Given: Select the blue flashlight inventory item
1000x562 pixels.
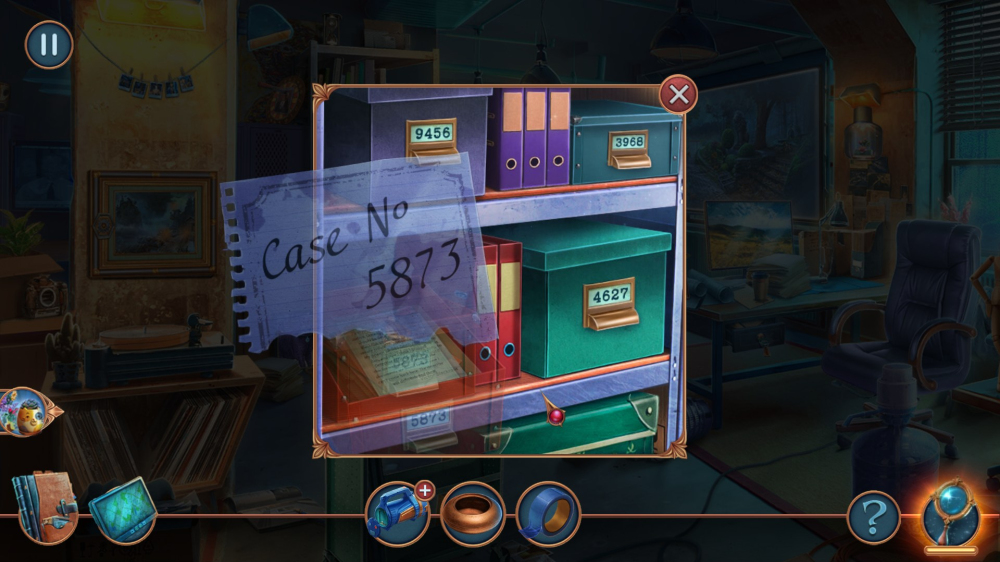Looking at the screenshot, I should (x=397, y=513).
